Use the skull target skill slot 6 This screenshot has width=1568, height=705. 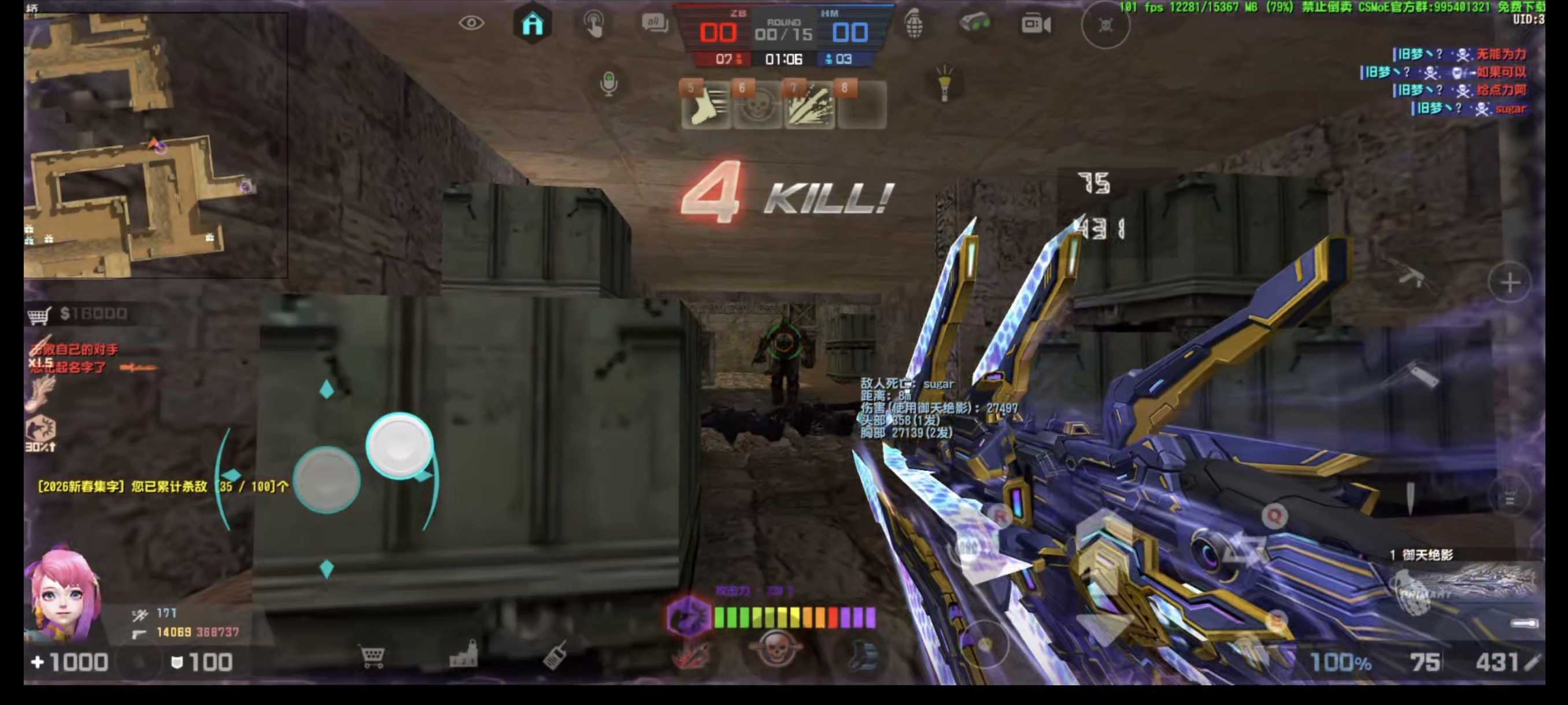click(x=757, y=105)
